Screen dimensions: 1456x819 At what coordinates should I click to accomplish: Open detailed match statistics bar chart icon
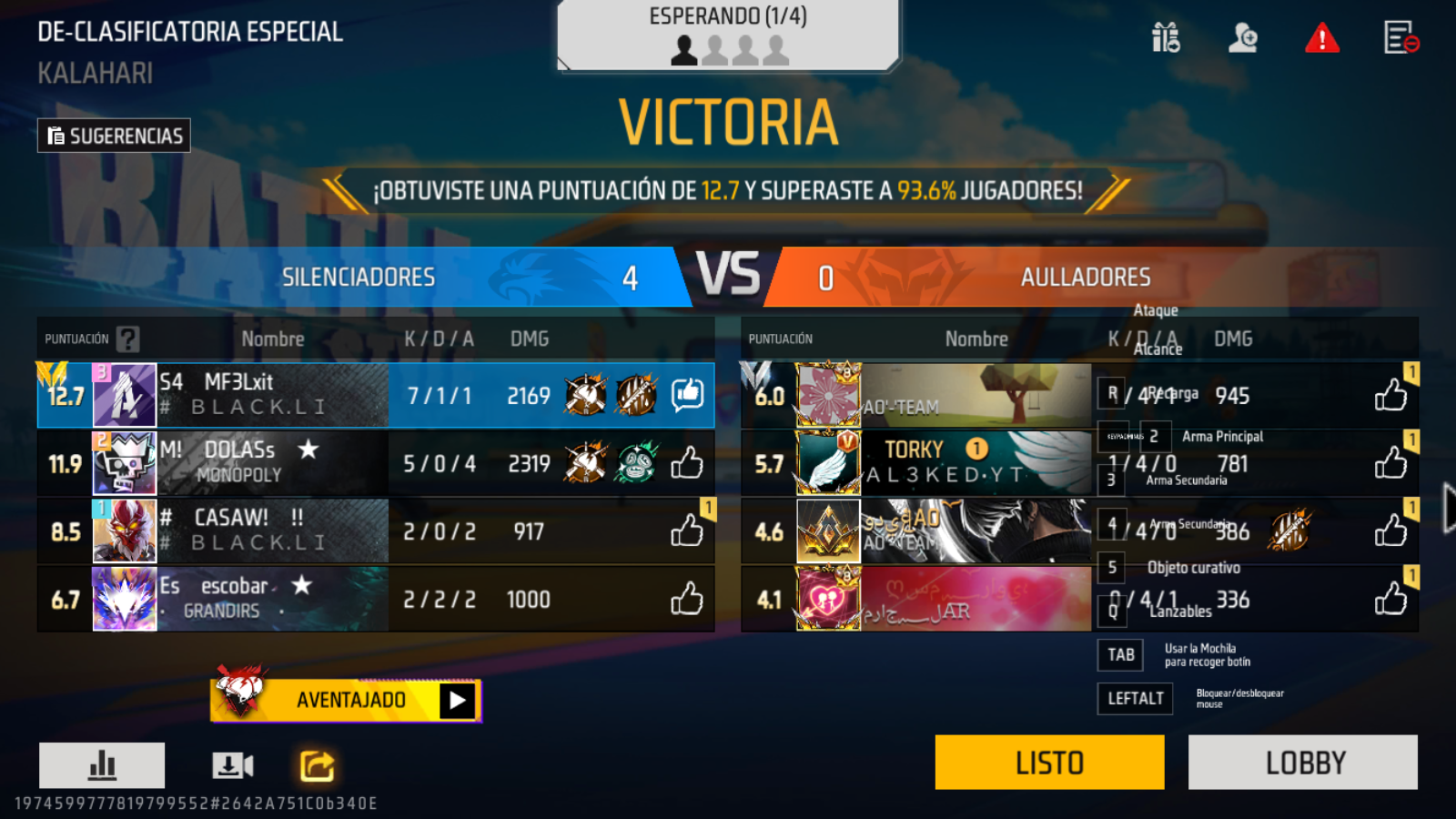coord(100,764)
